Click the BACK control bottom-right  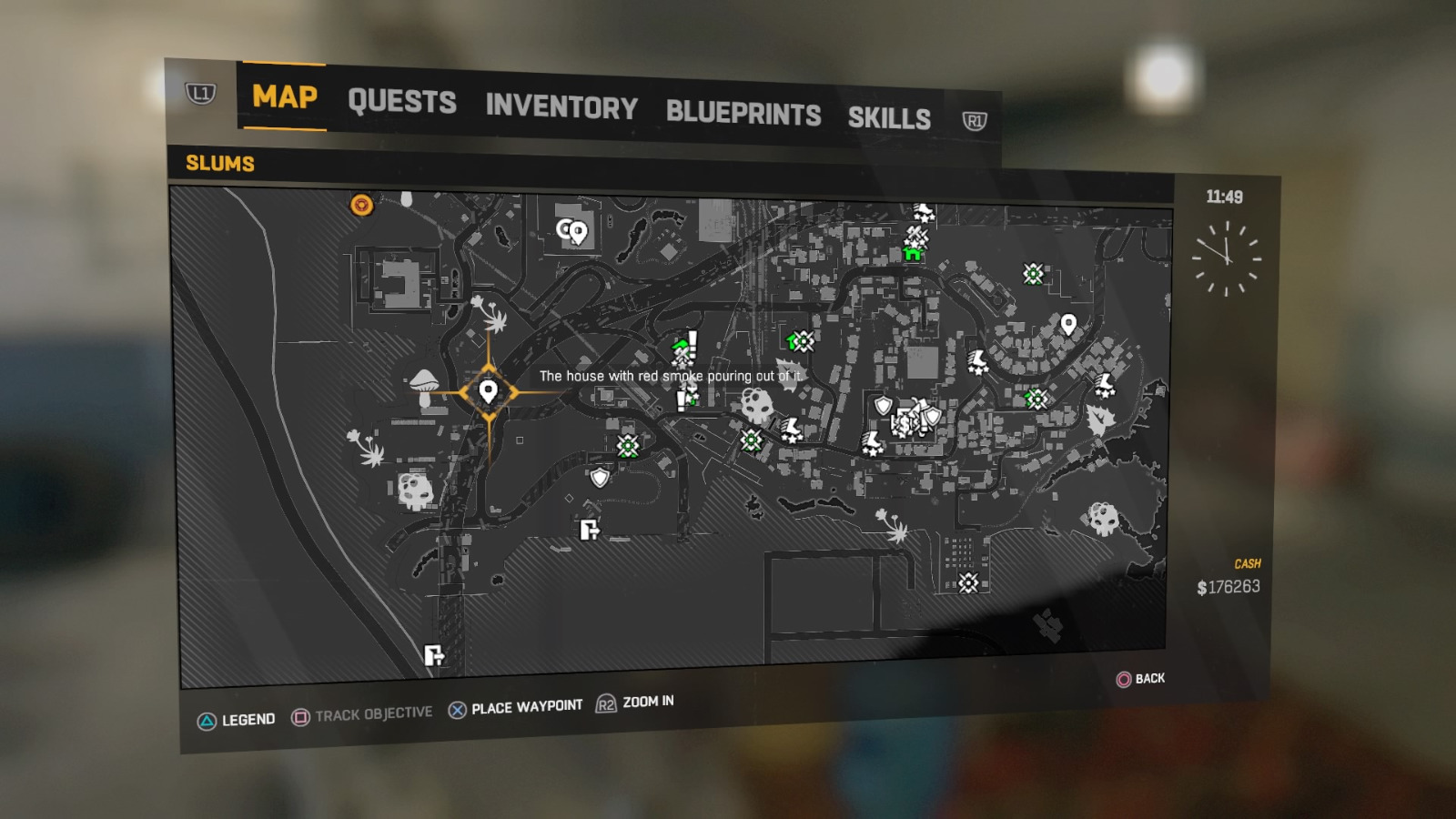tap(1142, 678)
